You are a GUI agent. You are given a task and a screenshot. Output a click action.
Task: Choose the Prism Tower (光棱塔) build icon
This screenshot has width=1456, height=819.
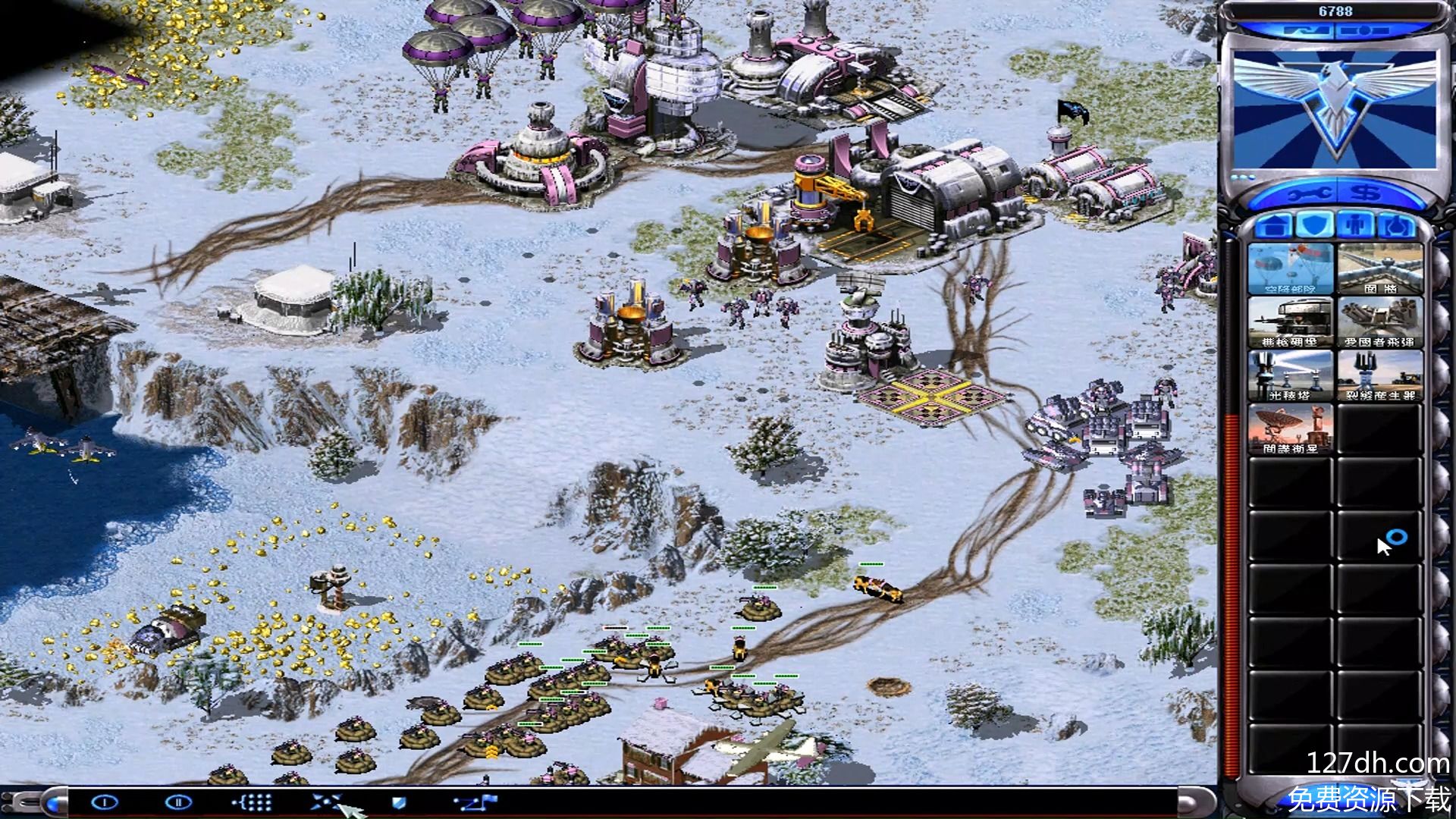1290,375
